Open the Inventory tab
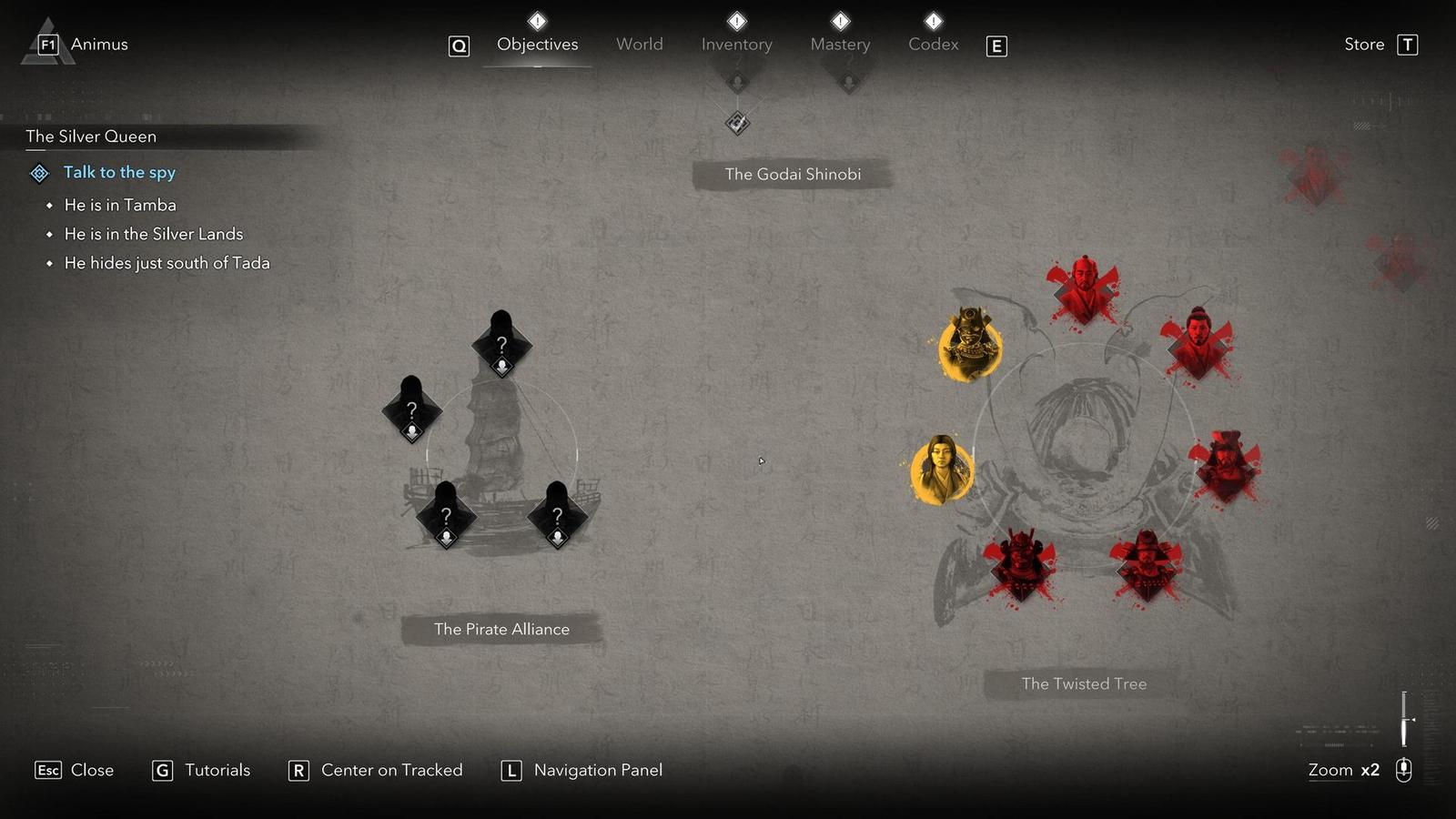This screenshot has width=1456, height=819. coord(736,44)
